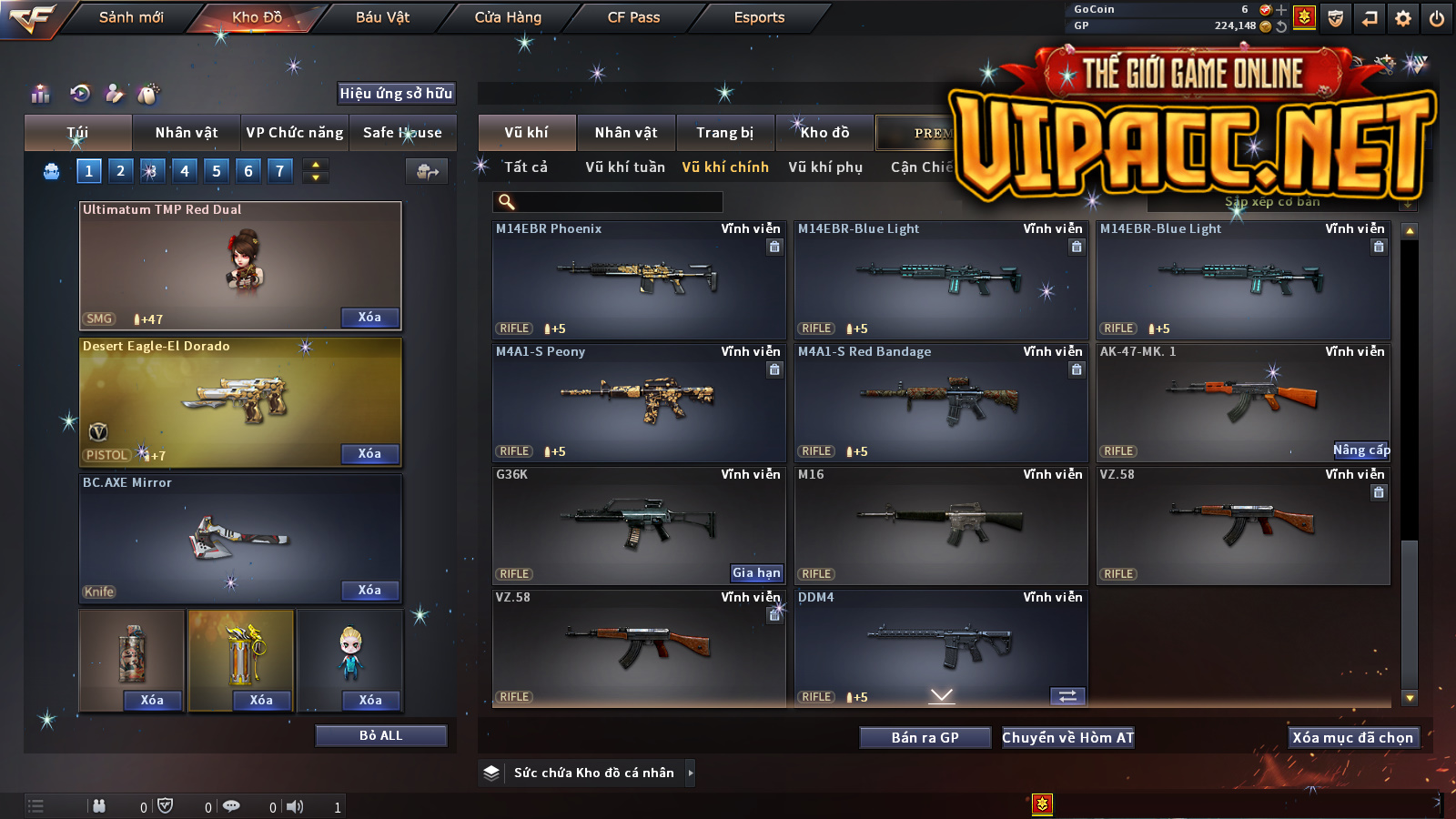Click Chuyển về Hòm AT button

coord(1068,738)
